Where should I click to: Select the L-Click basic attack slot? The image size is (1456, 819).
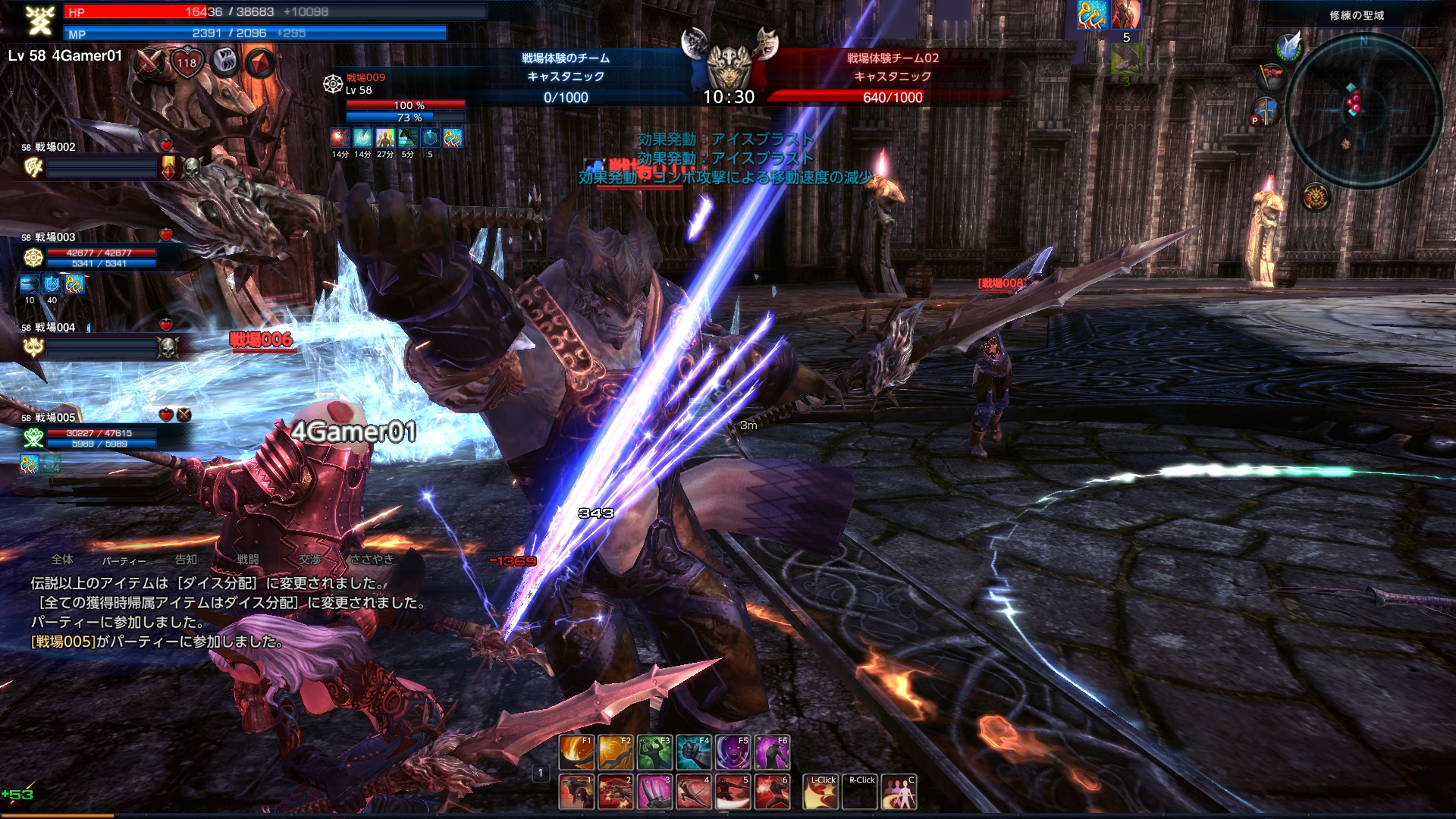click(821, 792)
